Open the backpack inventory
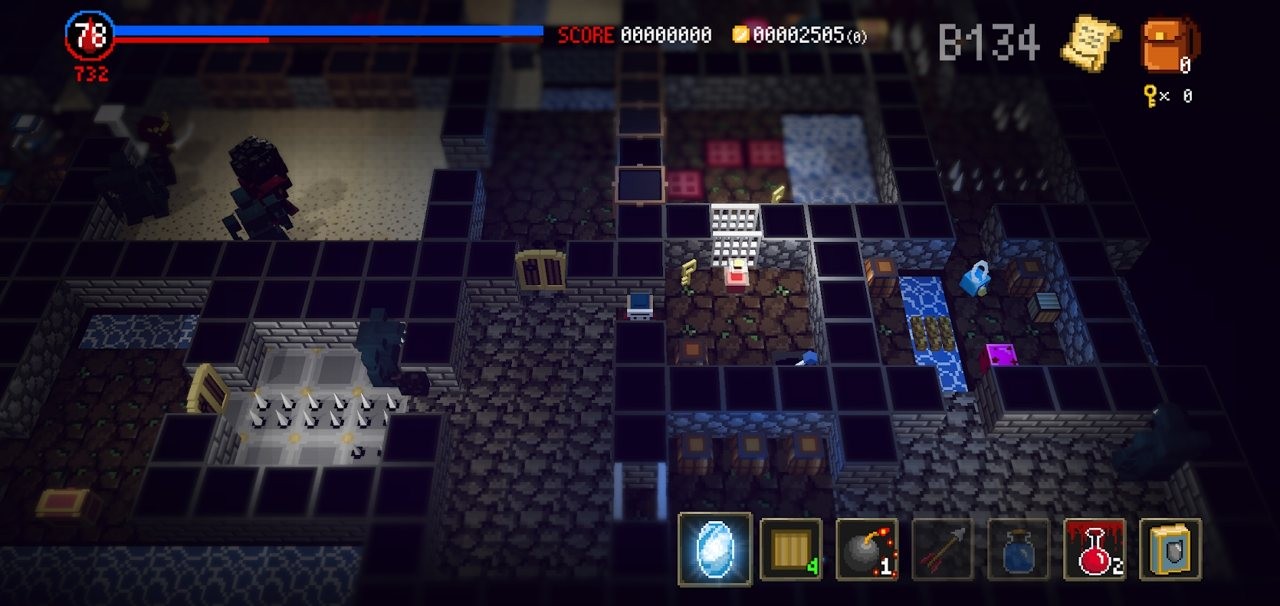Viewport: 1280px width, 606px height. tap(1168, 46)
